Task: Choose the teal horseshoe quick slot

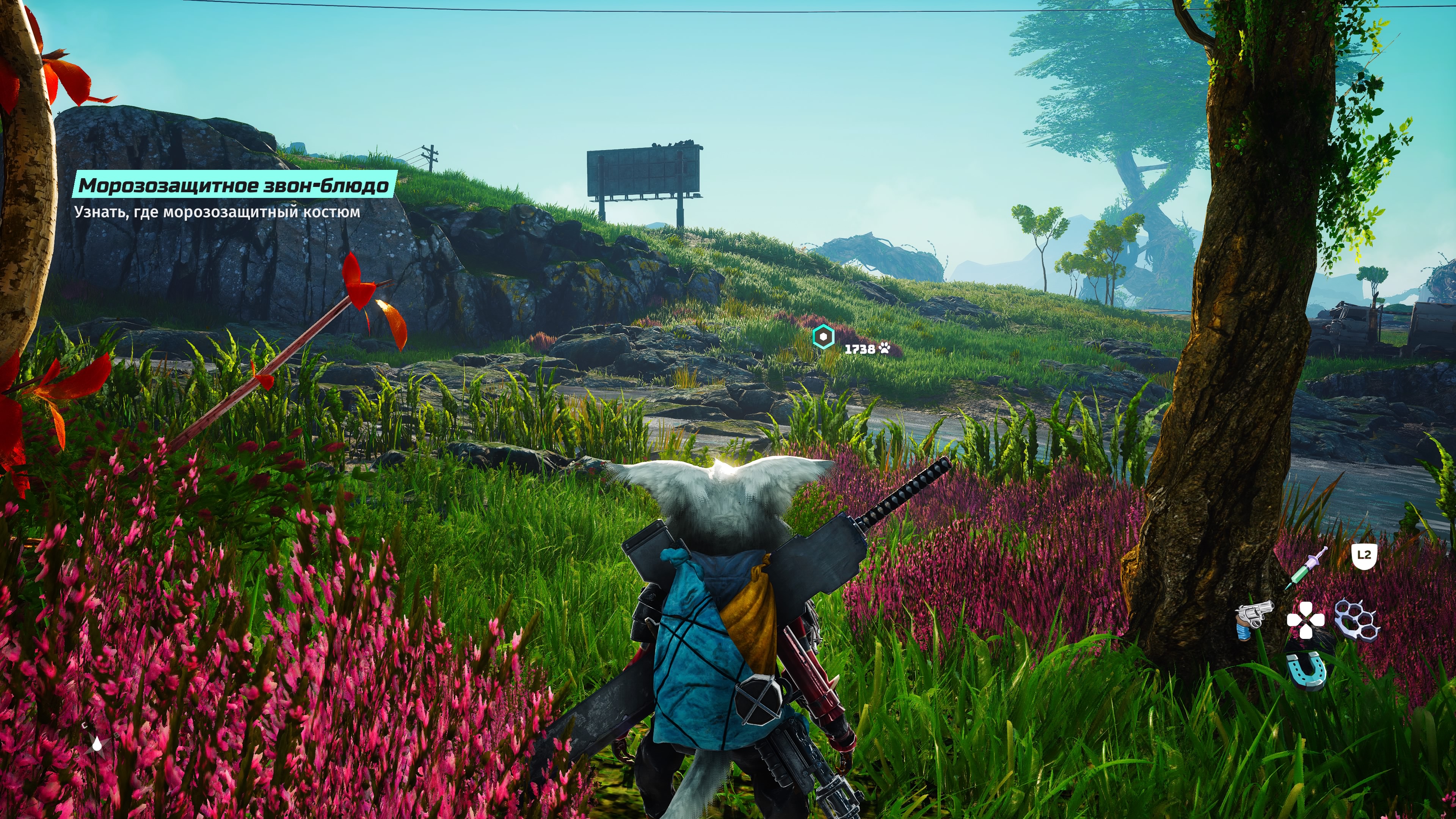Action: 1306,670
